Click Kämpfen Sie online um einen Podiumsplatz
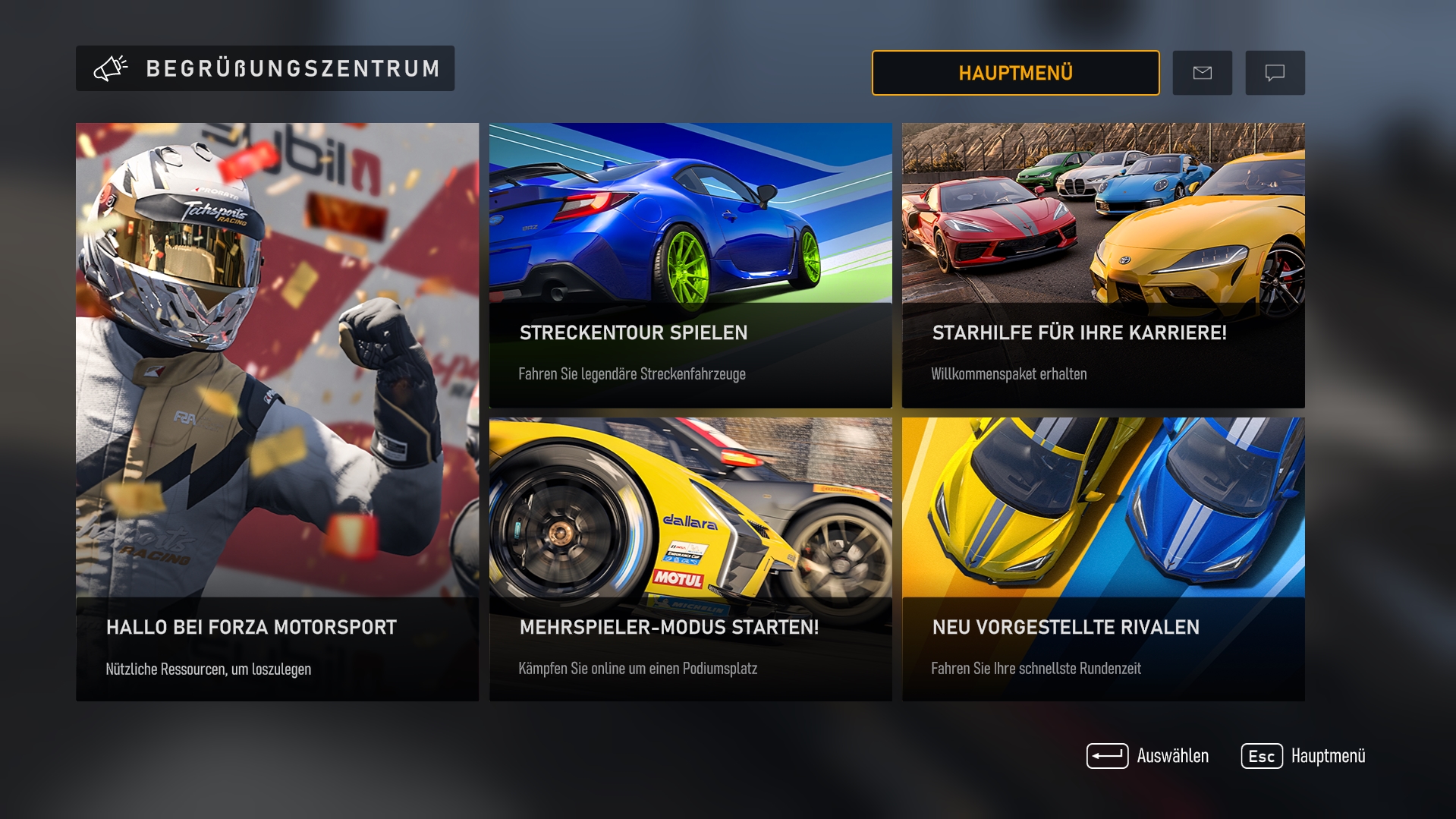This screenshot has width=1456, height=819. tap(640, 668)
